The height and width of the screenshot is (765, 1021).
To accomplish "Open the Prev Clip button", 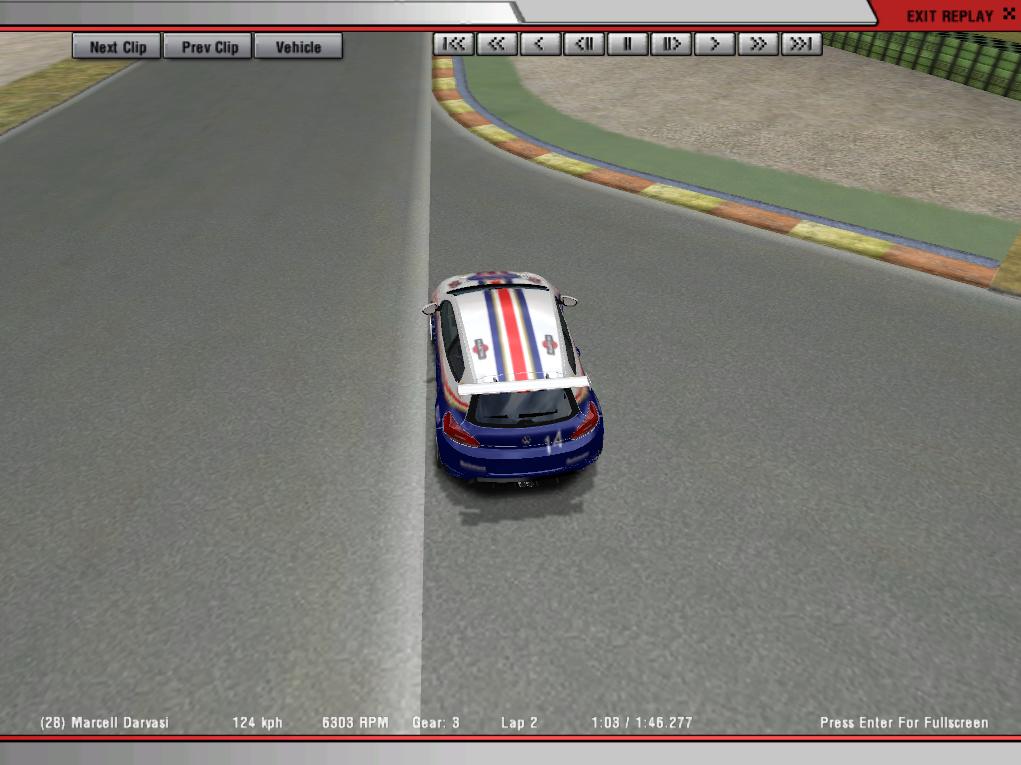I will pos(210,47).
